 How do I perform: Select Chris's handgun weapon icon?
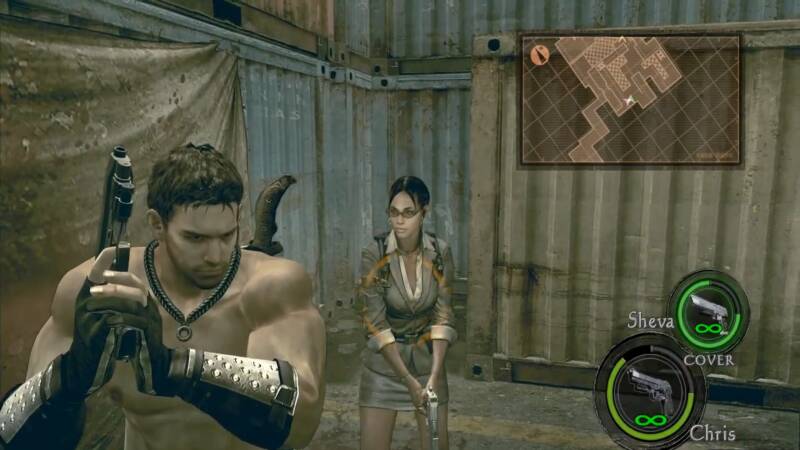(x=649, y=390)
